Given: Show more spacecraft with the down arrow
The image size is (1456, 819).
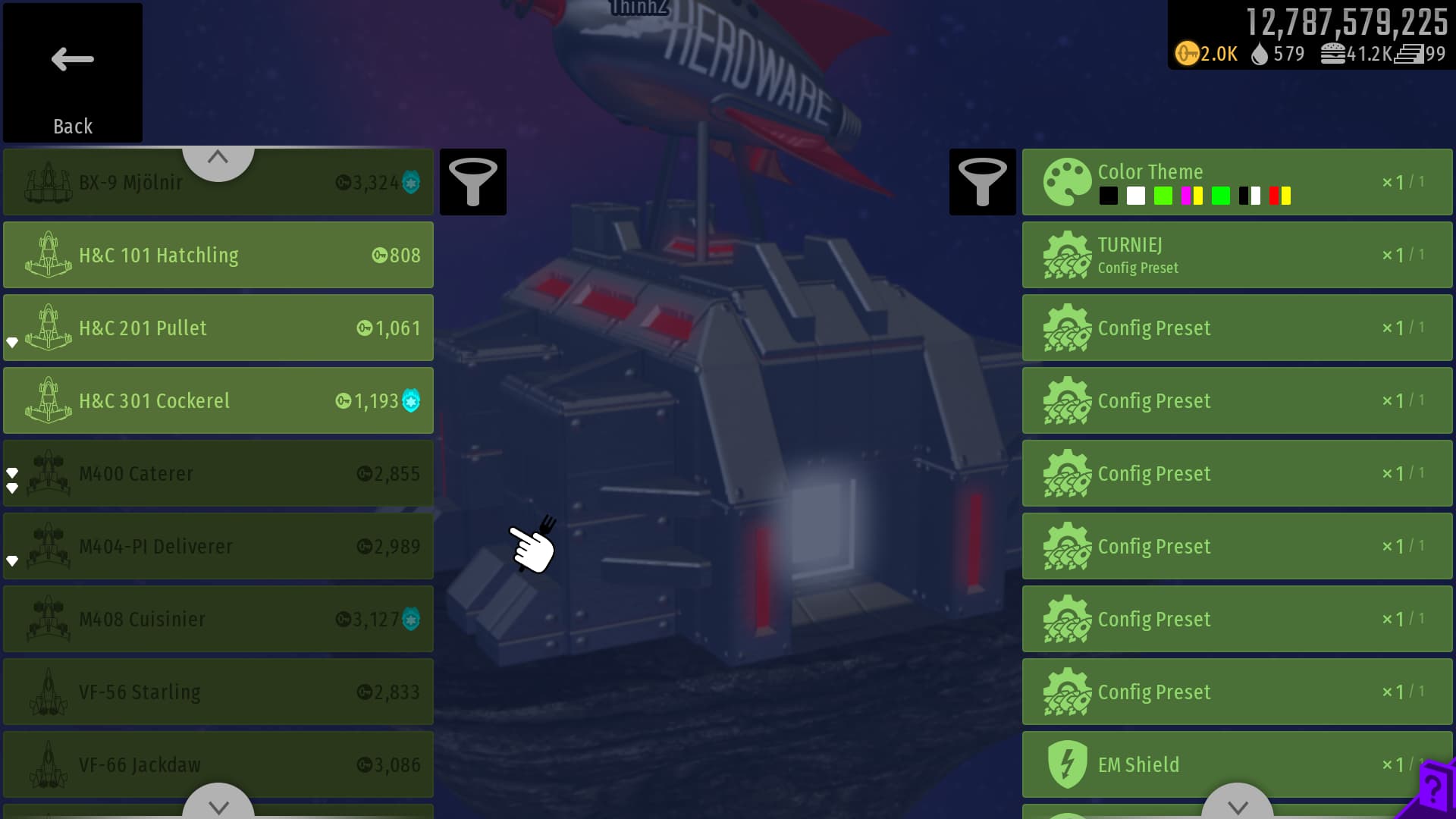Looking at the screenshot, I should [218, 805].
